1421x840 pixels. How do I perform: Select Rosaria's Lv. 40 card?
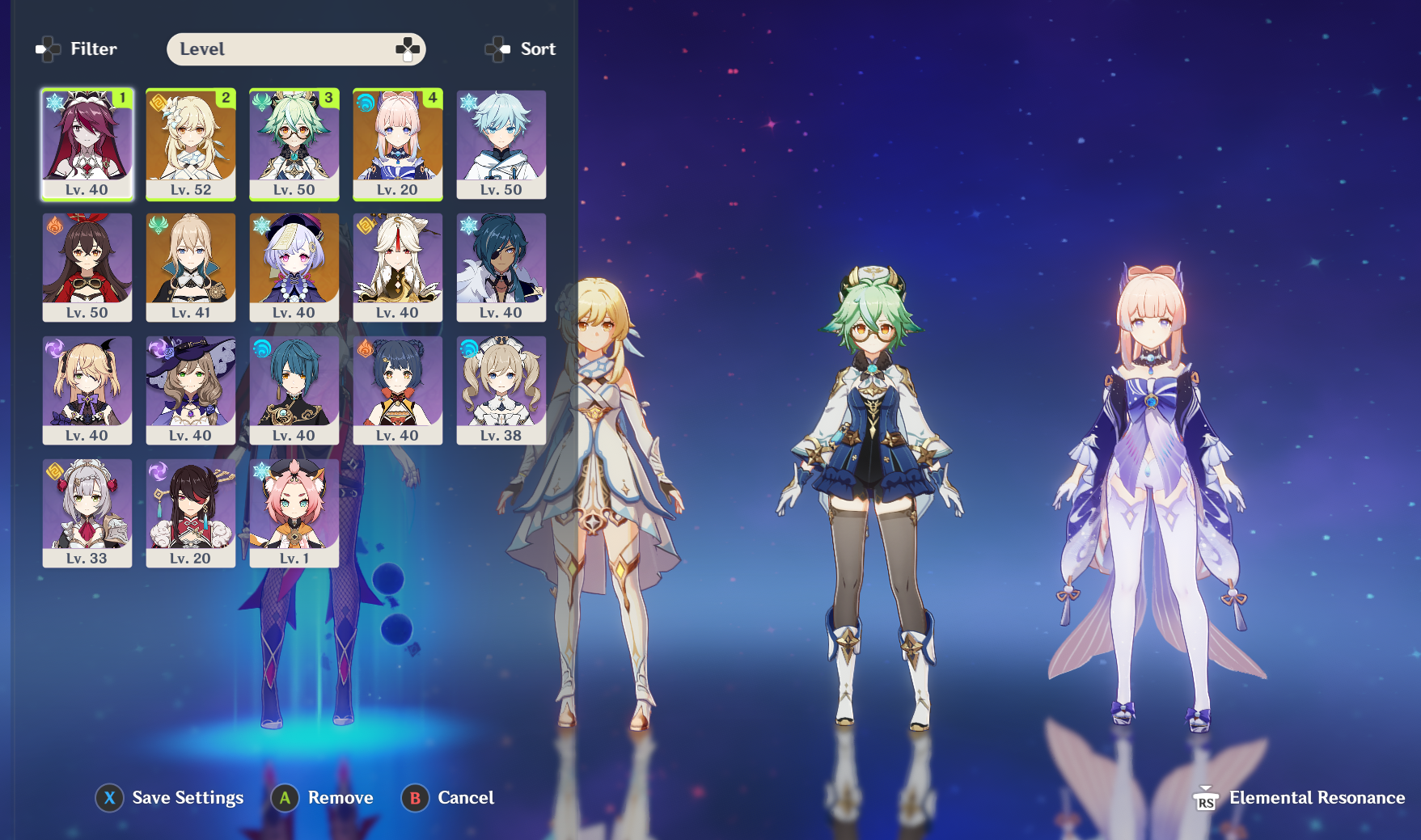(x=87, y=144)
